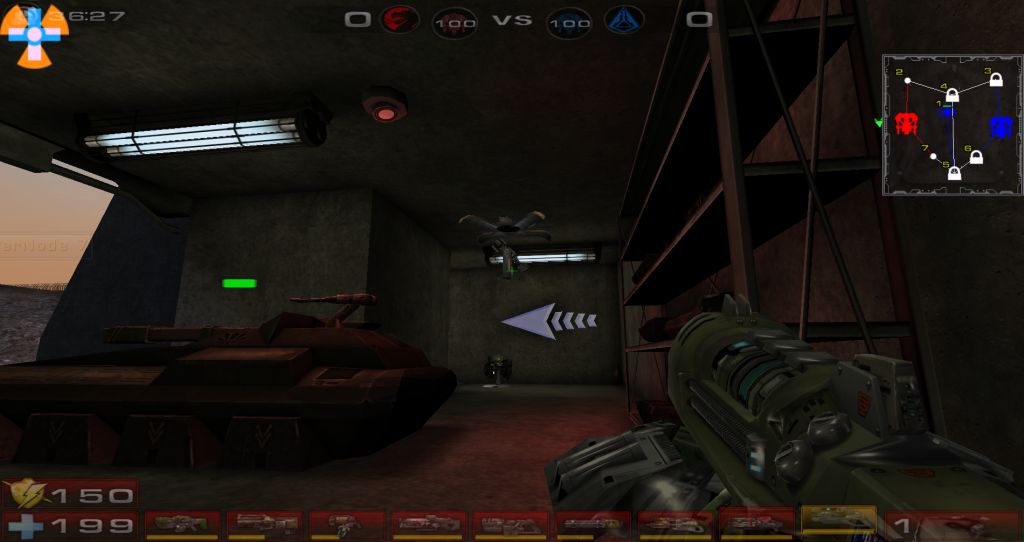Image resolution: width=1024 pixels, height=542 pixels.
Task: Click the orange radiation symbol icon
Action: point(37,36)
